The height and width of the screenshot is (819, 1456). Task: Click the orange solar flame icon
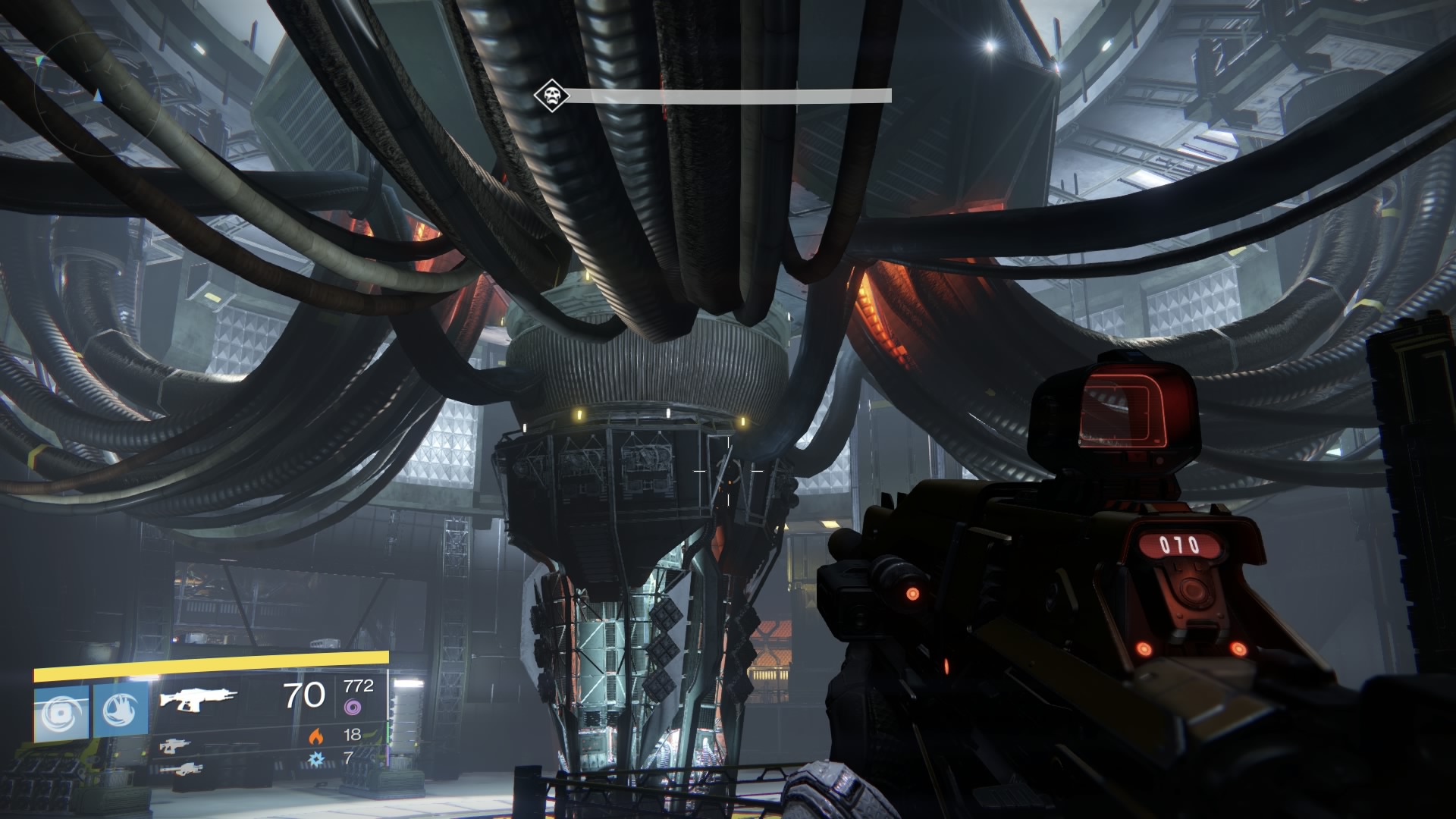coord(315,735)
